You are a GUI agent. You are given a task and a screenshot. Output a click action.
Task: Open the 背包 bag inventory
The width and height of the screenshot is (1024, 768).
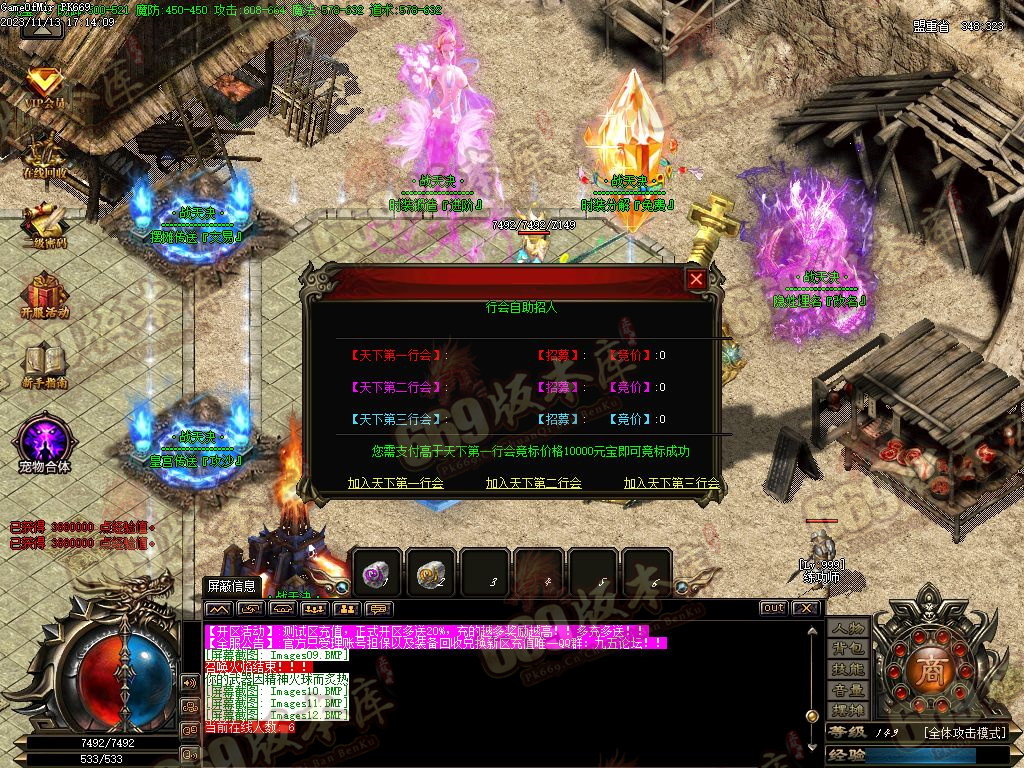pyautogui.click(x=848, y=649)
